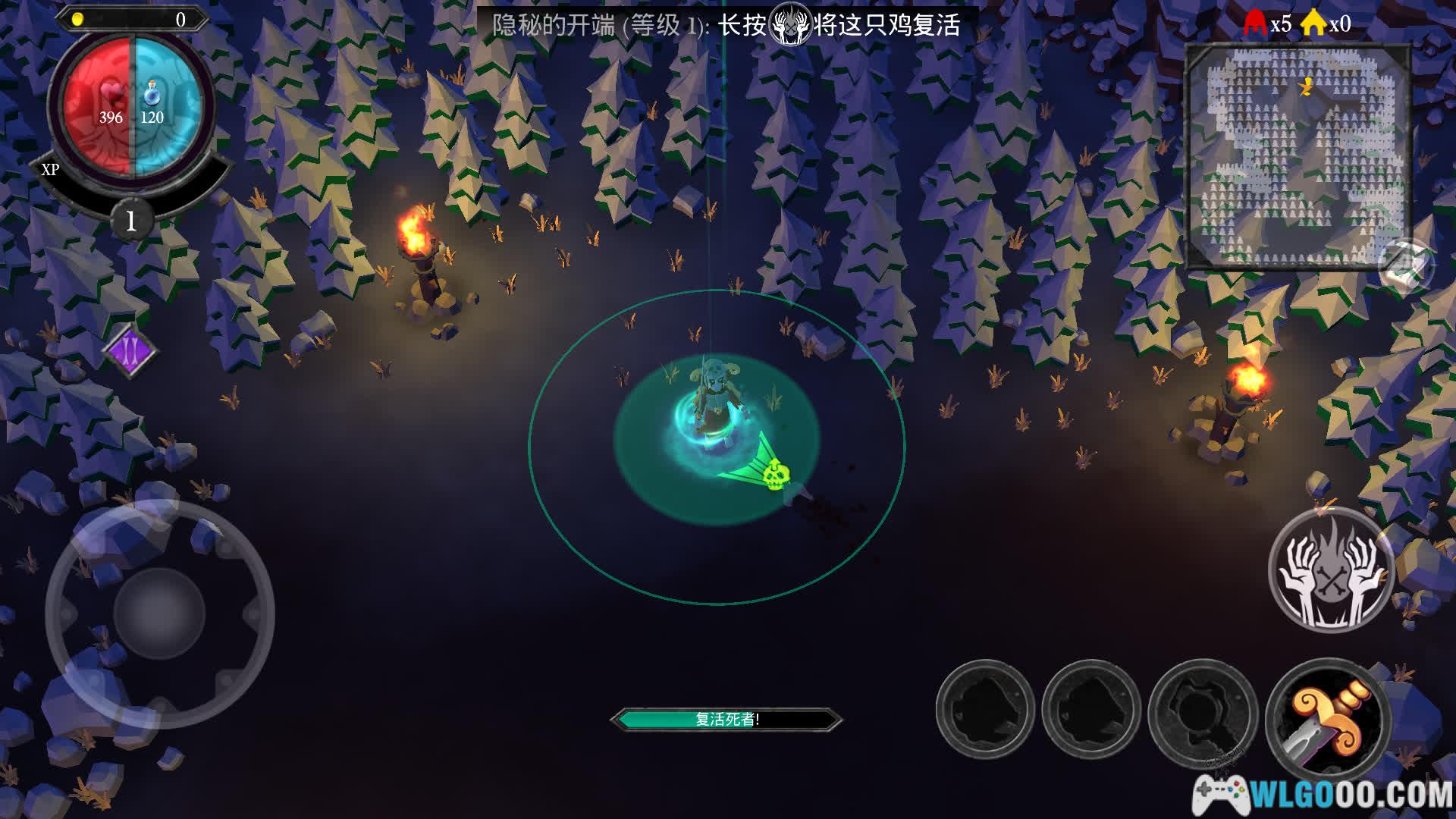
Task: Tap the round button at minimap corner
Action: click(1405, 267)
